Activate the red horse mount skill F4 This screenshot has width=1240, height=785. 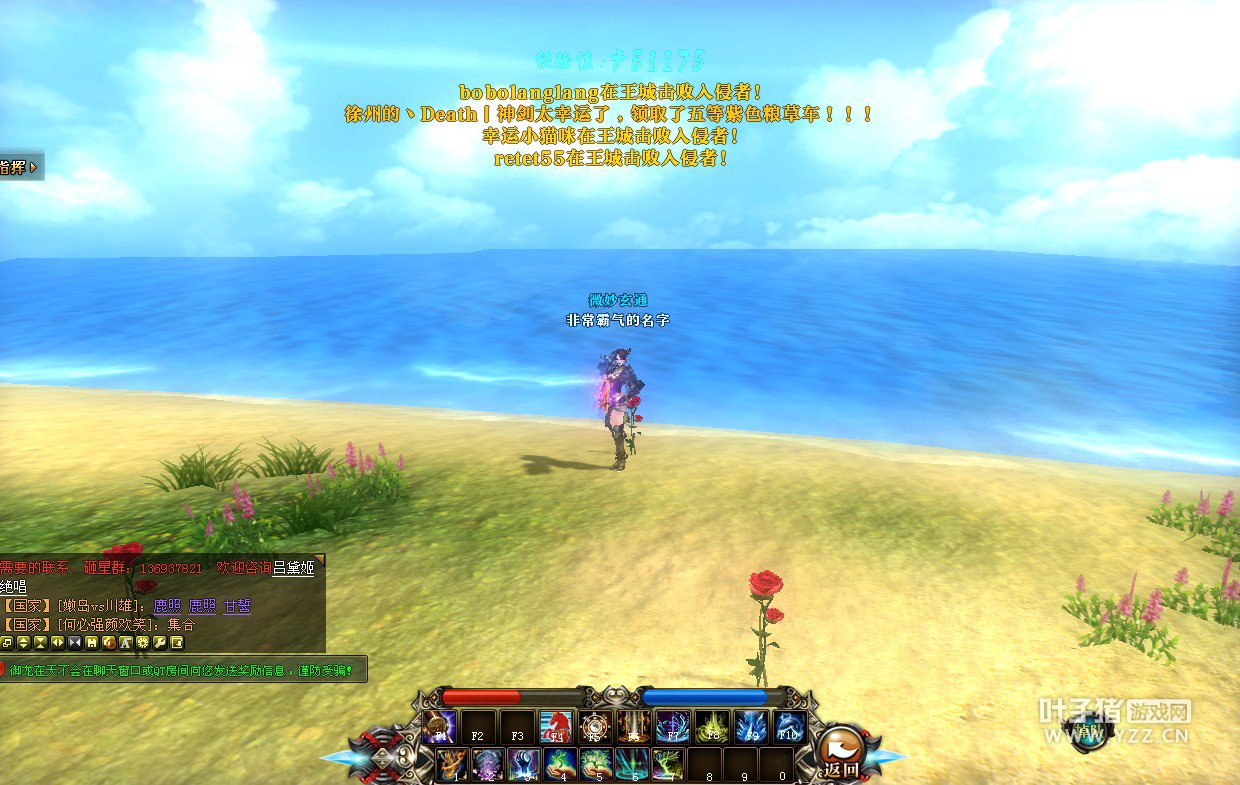pyautogui.click(x=556, y=727)
